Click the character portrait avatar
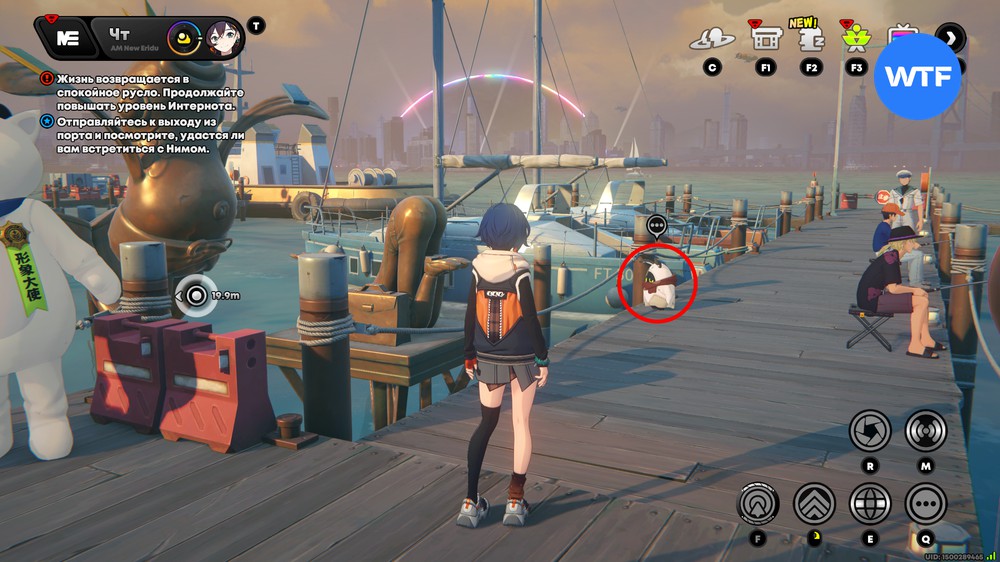This screenshot has height=562, width=1000. coord(225,38)
